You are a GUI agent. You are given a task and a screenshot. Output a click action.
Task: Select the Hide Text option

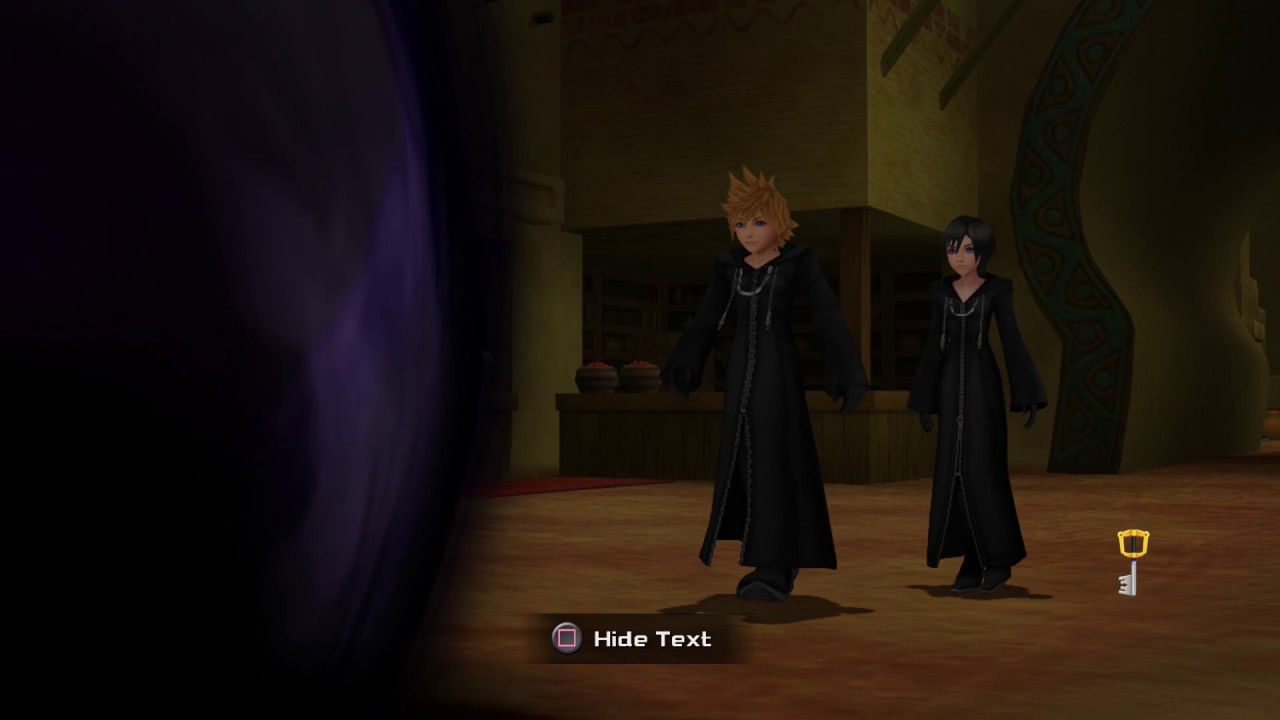(633, 639)
